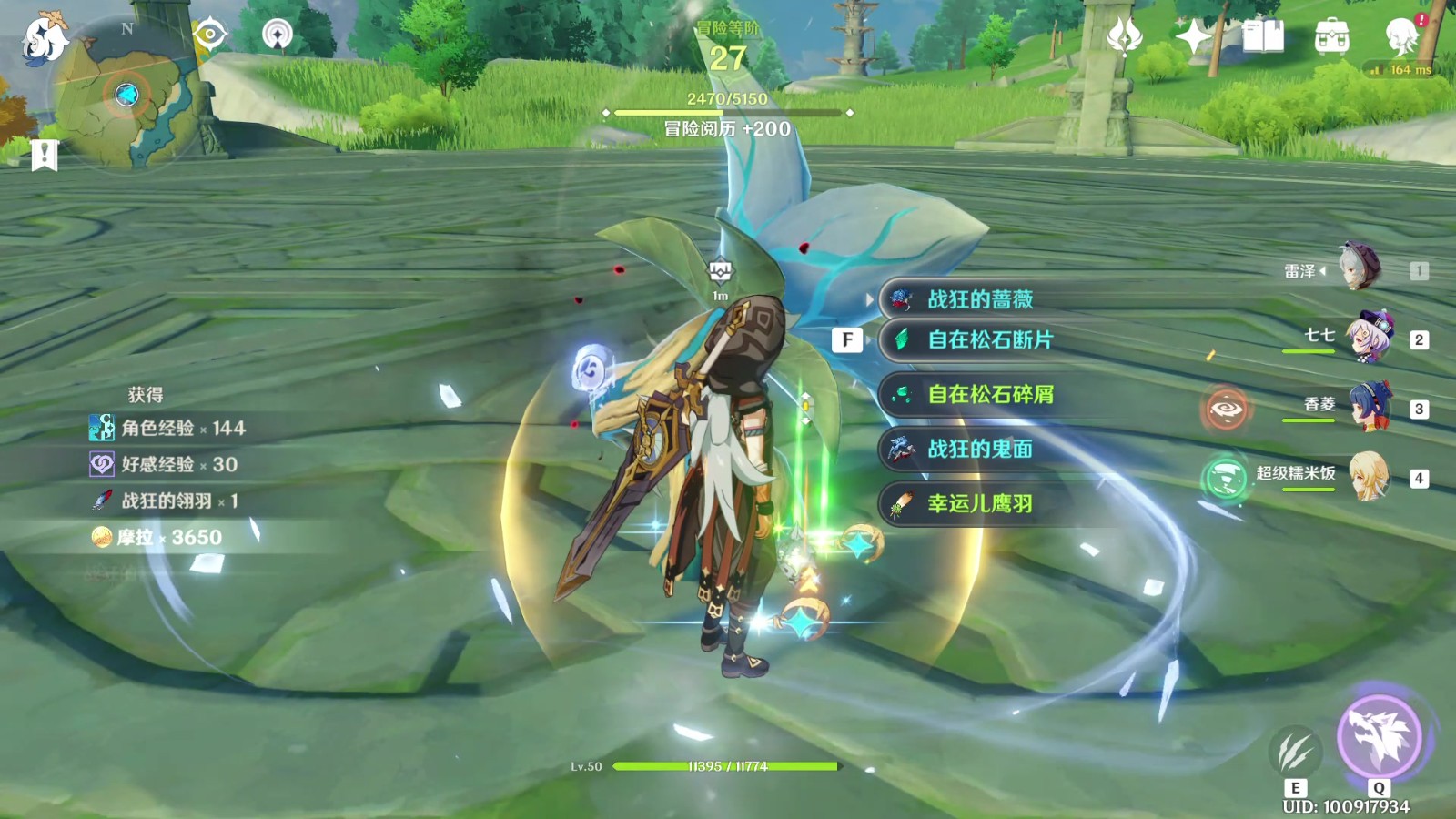Open the inventory backpack icon

coord(1332,36)
